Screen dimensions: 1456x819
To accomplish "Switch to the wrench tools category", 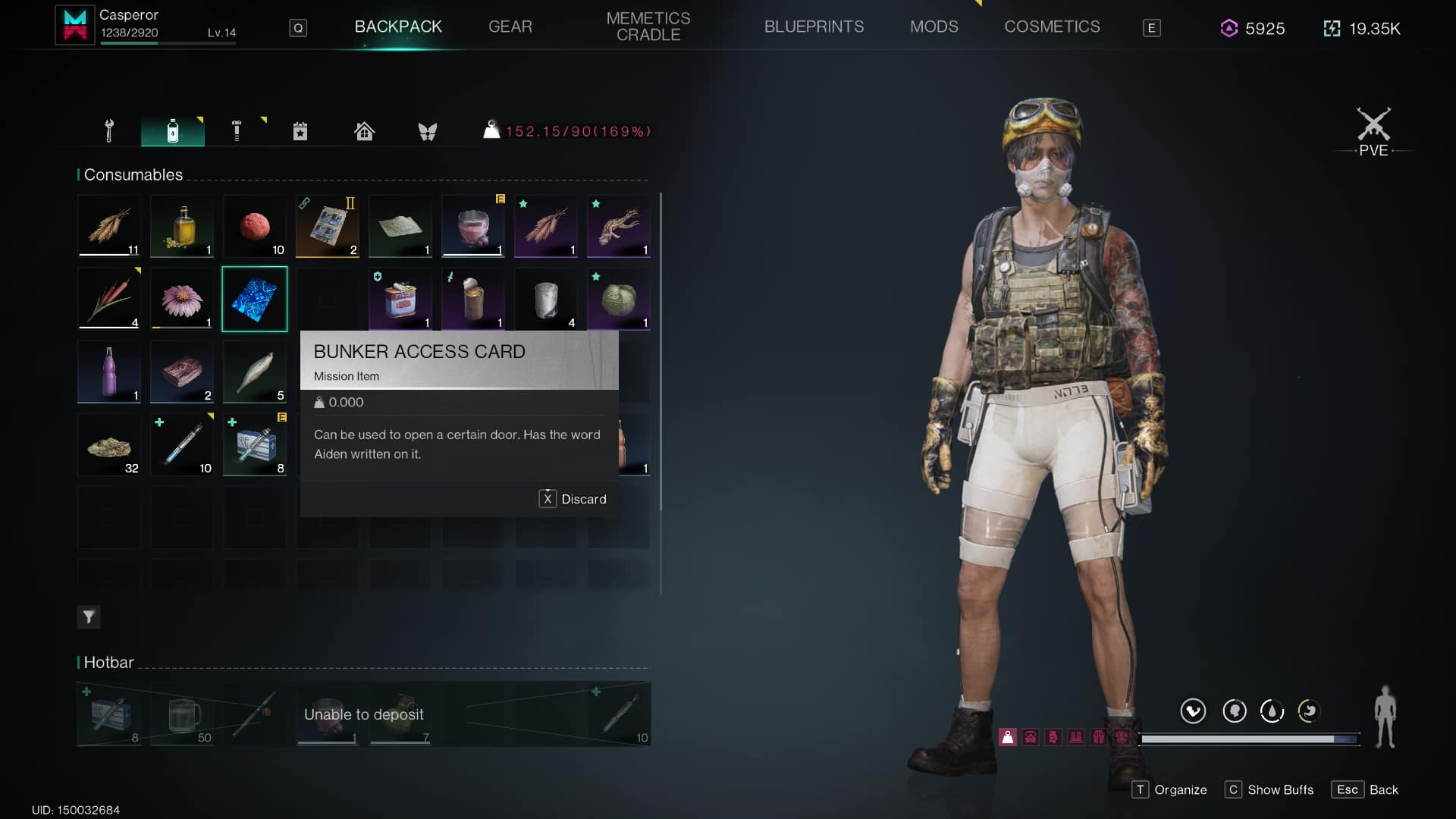I will 109,131.
